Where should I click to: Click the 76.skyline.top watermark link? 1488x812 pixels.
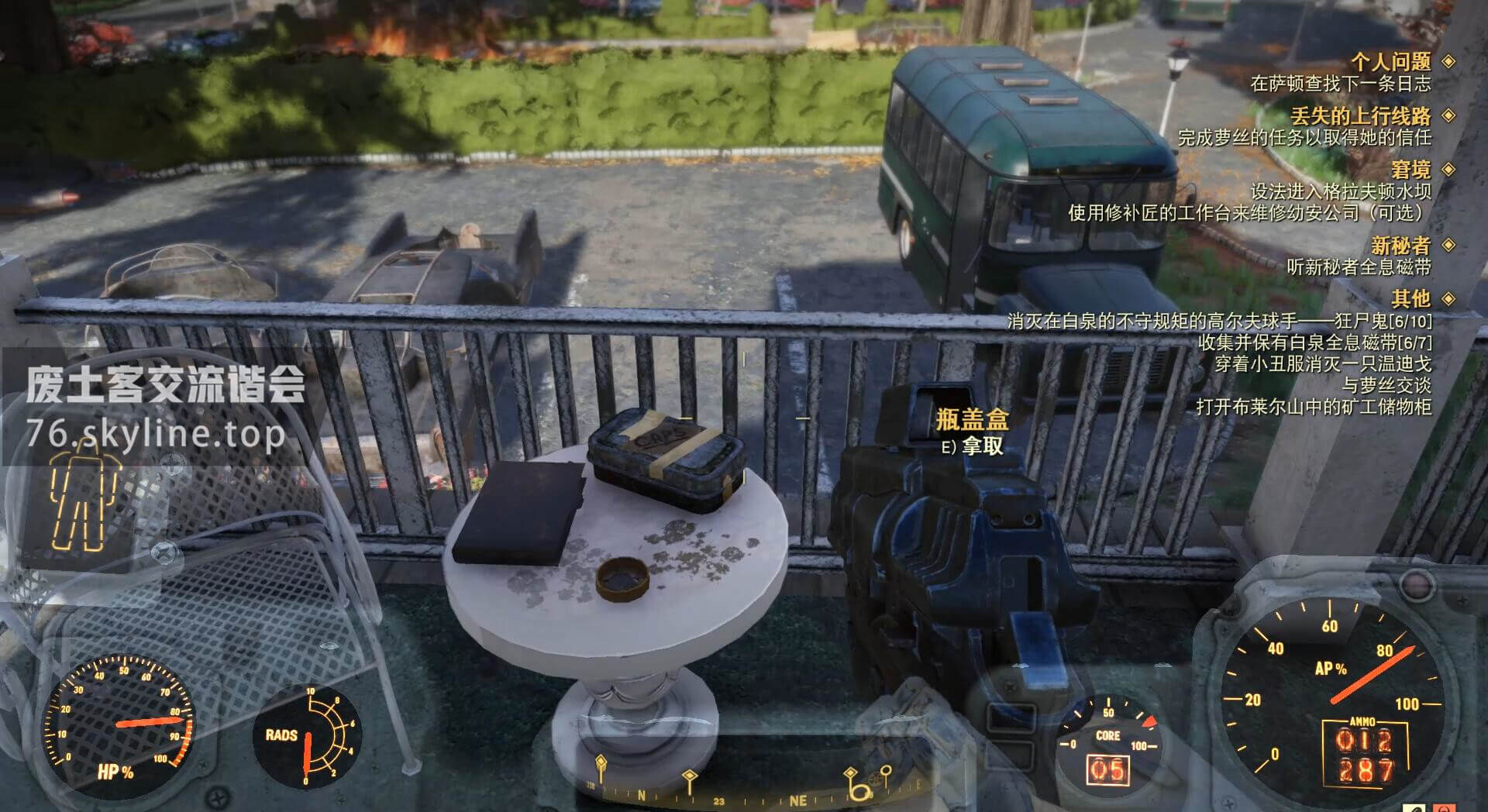tap(155, 434)
